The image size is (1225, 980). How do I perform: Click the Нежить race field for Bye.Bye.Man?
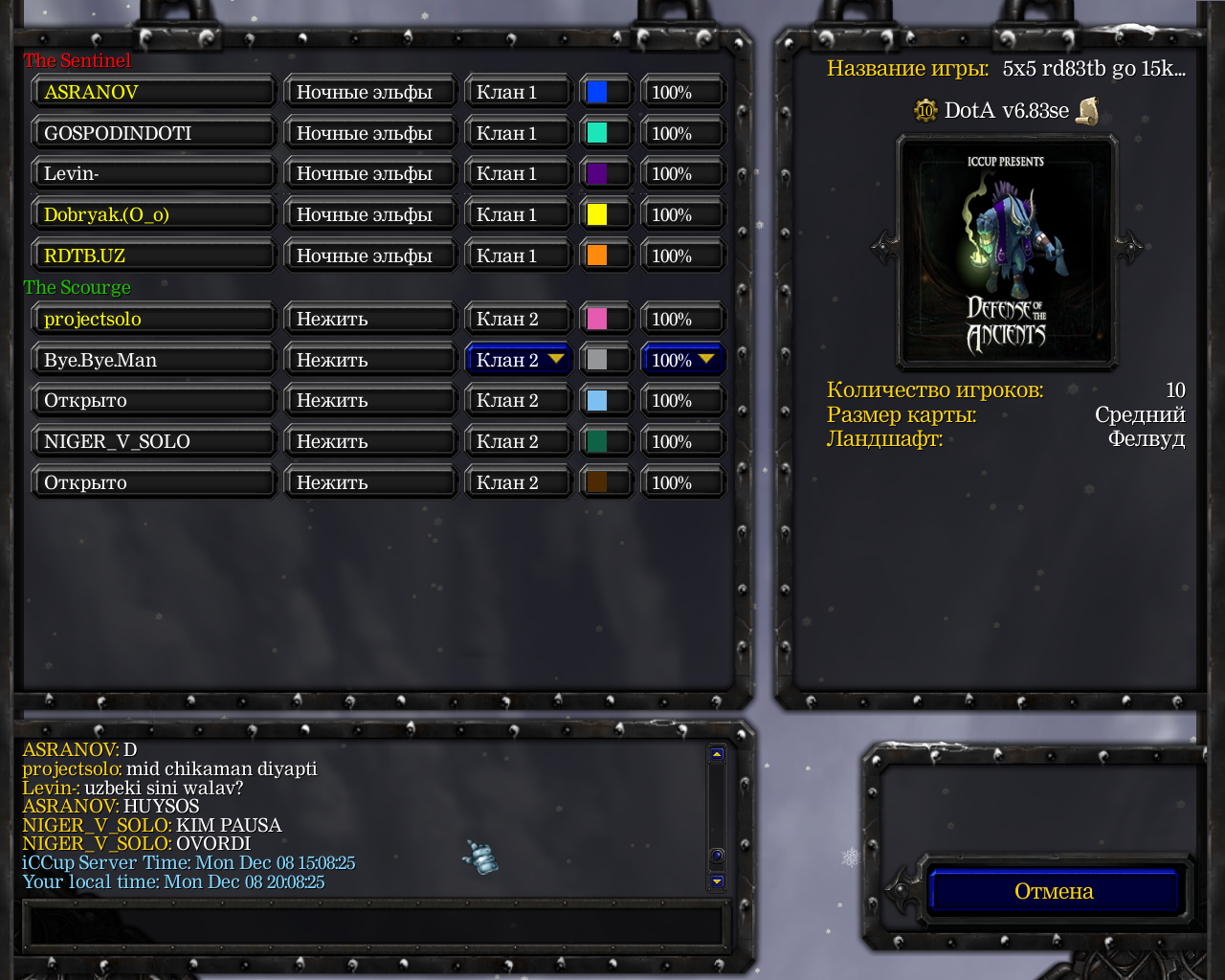(370, 360)
